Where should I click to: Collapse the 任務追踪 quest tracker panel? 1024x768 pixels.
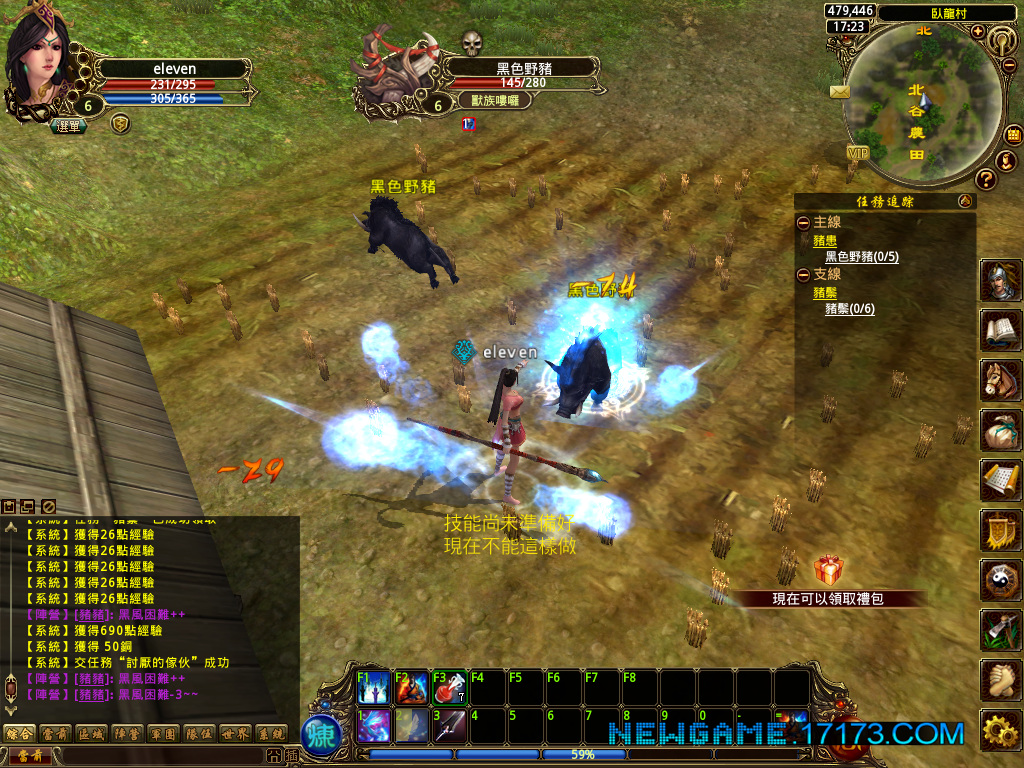(x=965, y=201)
